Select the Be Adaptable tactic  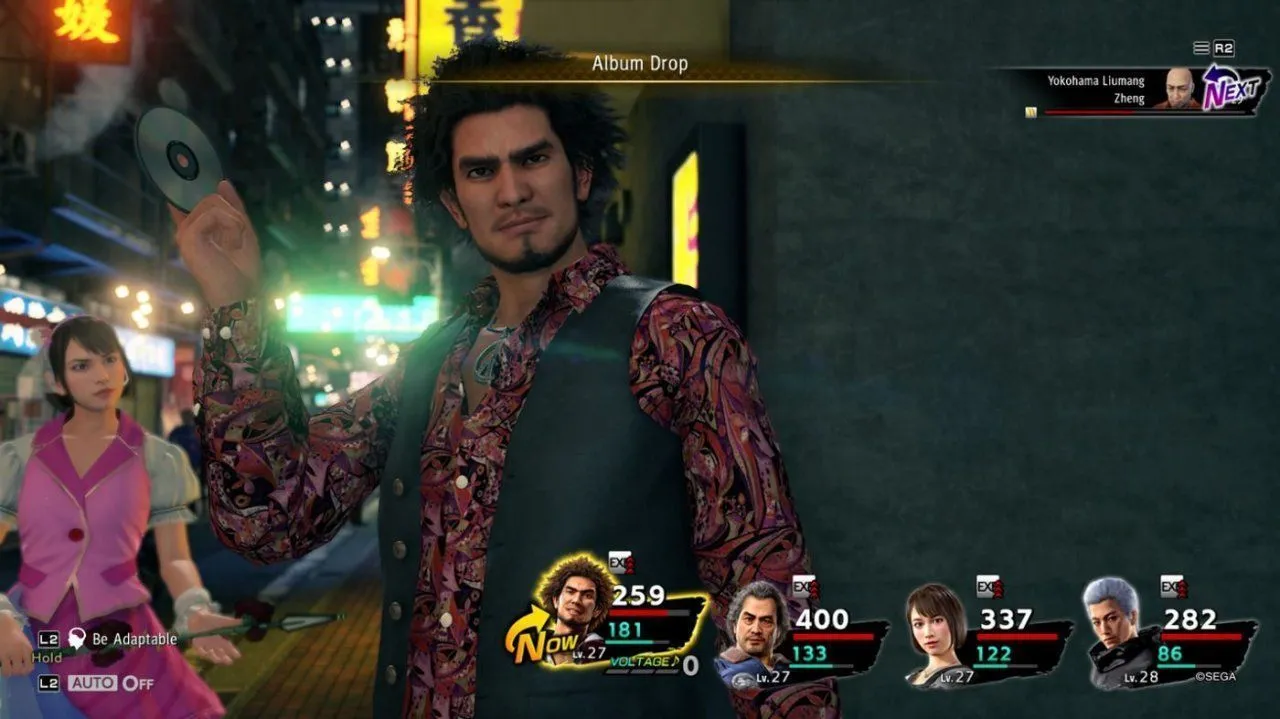pos(134,639)
